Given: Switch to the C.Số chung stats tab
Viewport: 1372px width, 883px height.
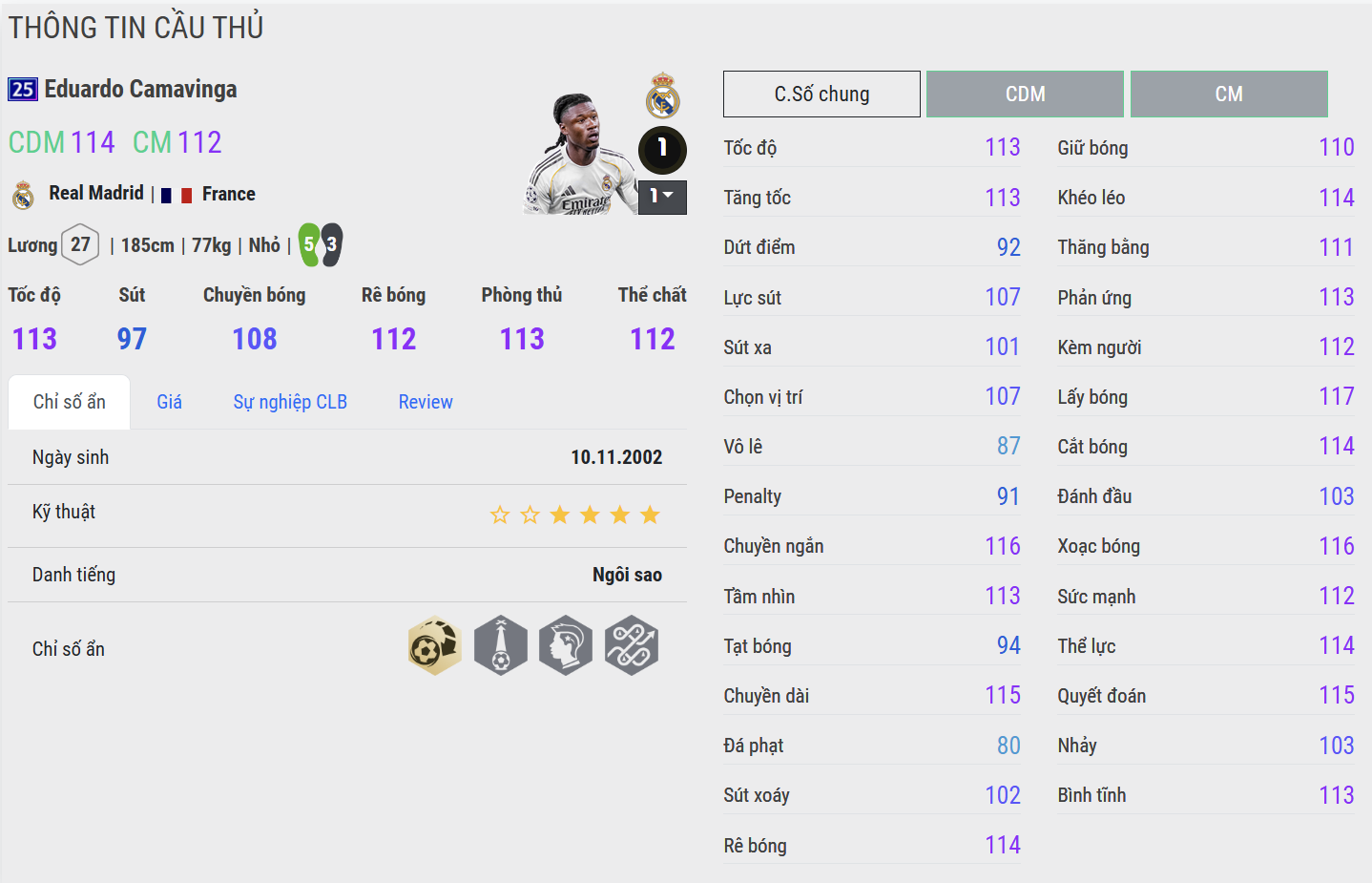Looking at the screenshot, I should coord(821,94).
